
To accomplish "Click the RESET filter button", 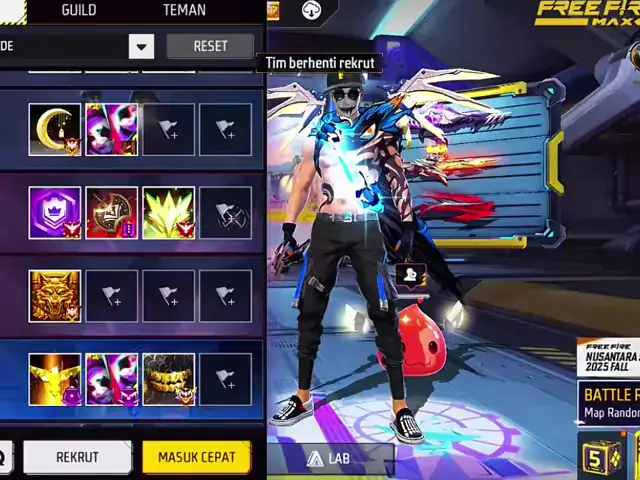I will tap(210, 46).
